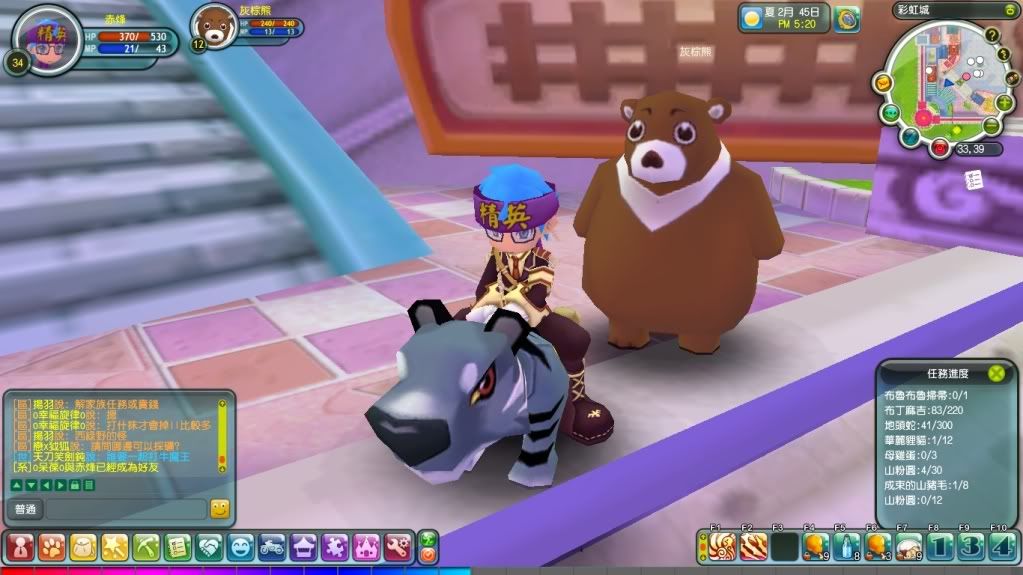This screenshot has height=575, width=1023.
Task: Open the pet paw menu
Action: point(52,546)
